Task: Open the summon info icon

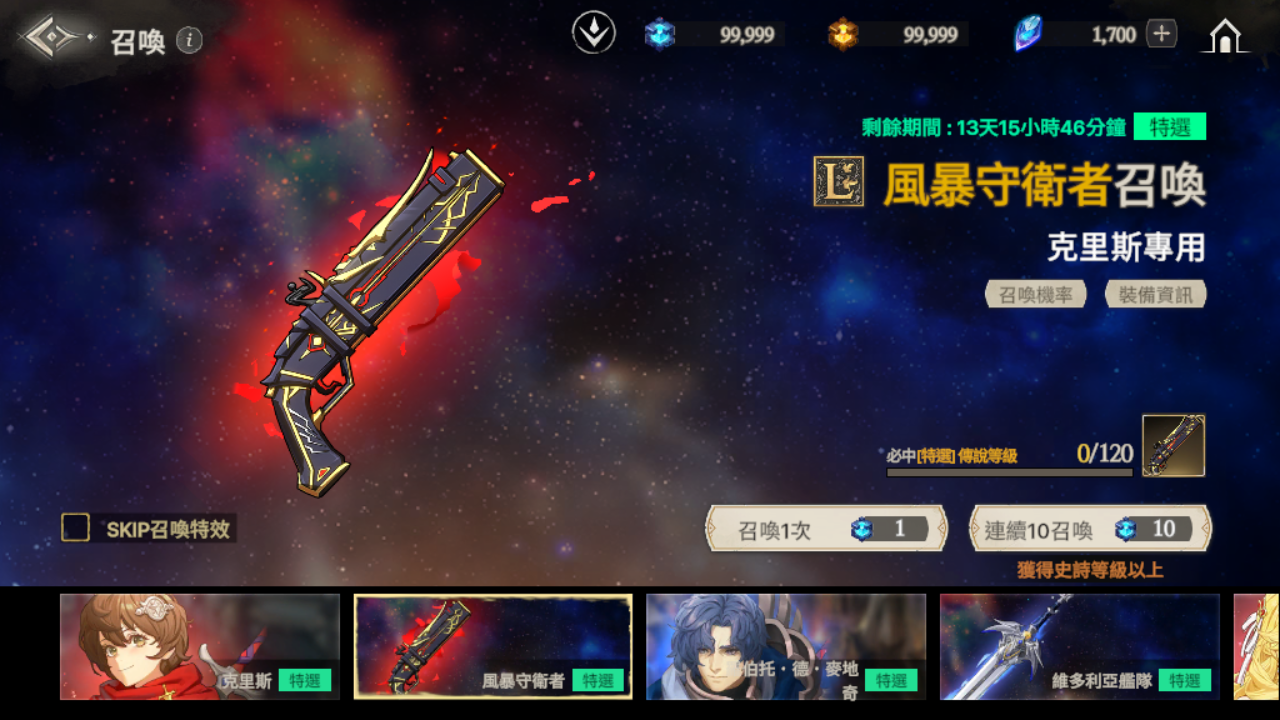Action: point(189,40)
